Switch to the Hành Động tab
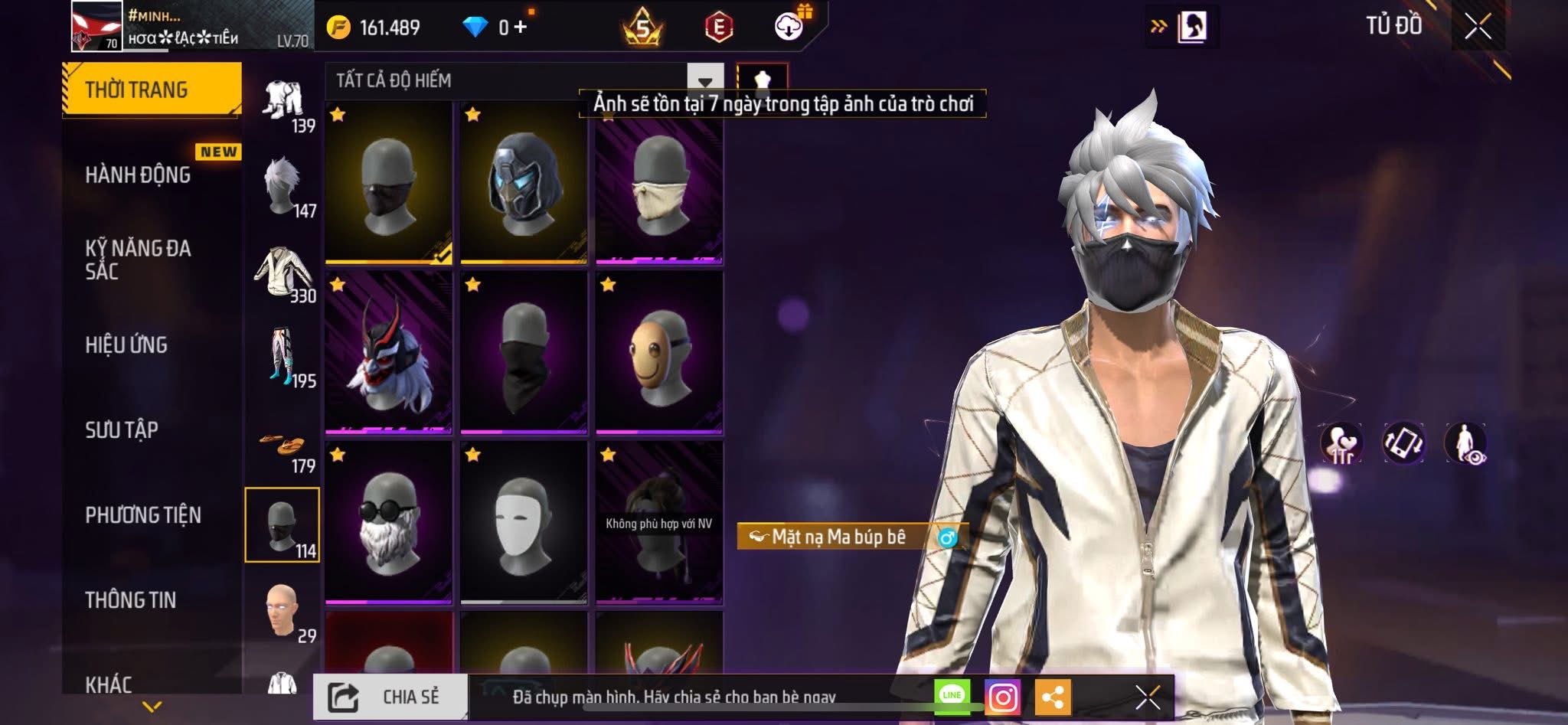 pos(138,175)
